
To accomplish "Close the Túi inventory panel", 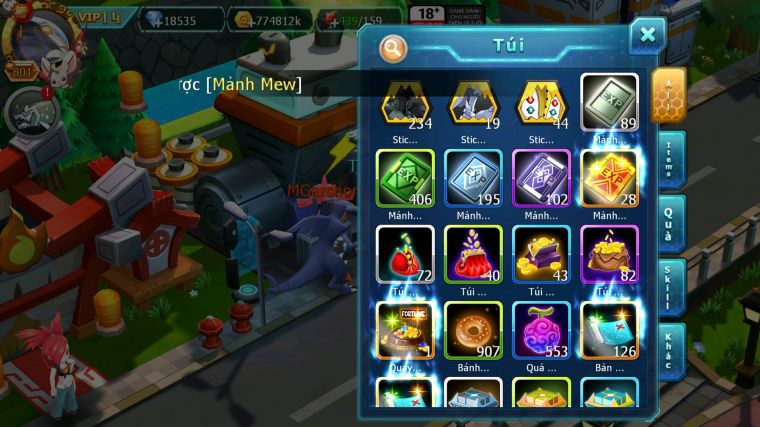I will tap(647, 36).
